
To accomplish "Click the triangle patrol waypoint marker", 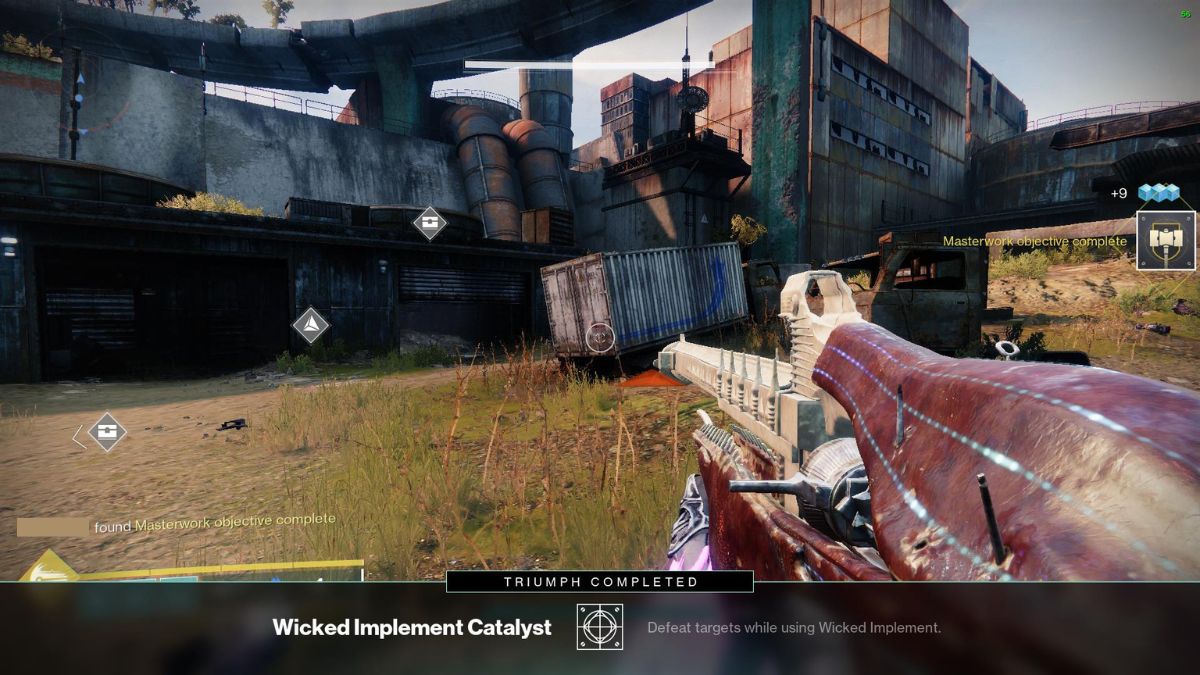I will point(310,325).
